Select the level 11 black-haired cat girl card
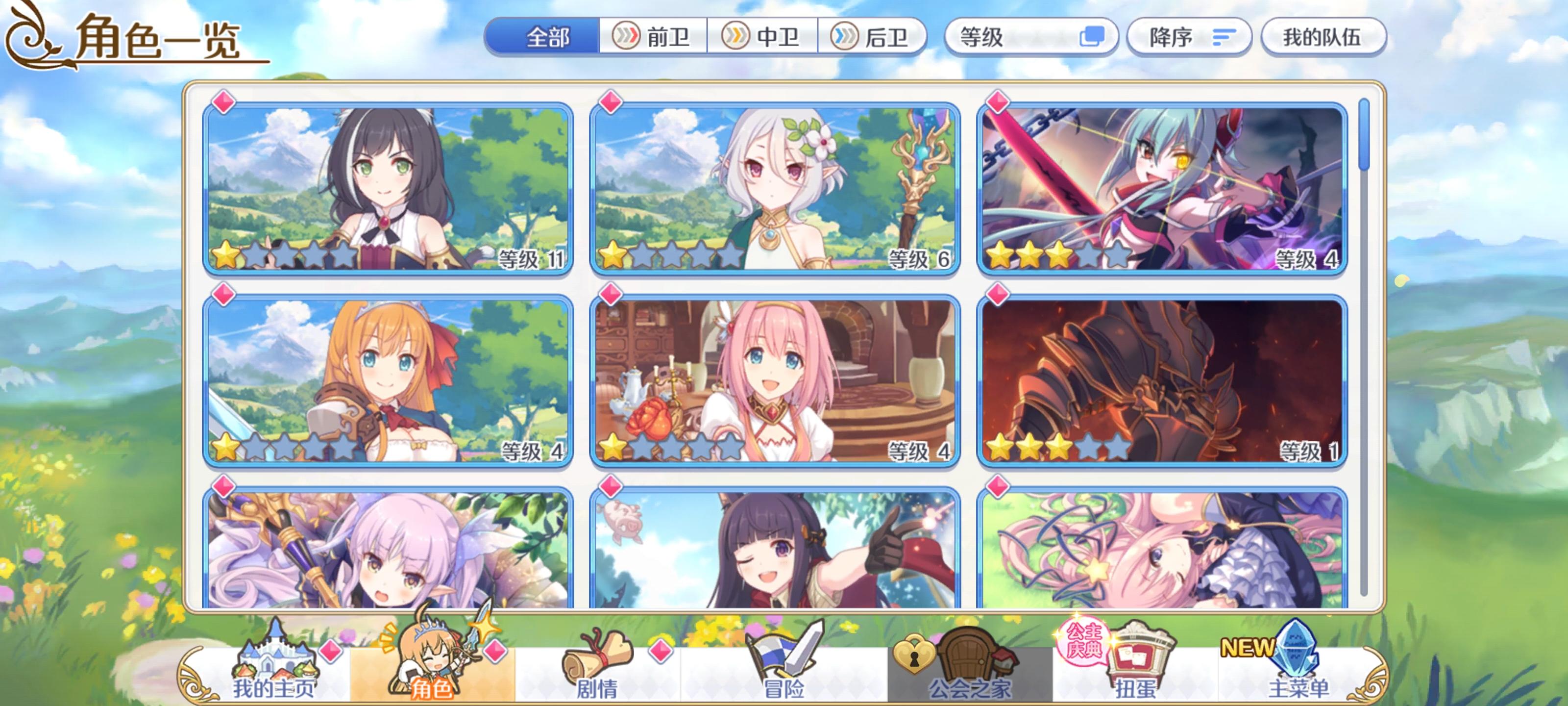The image size is (1568, 706). tap(385, 183)
